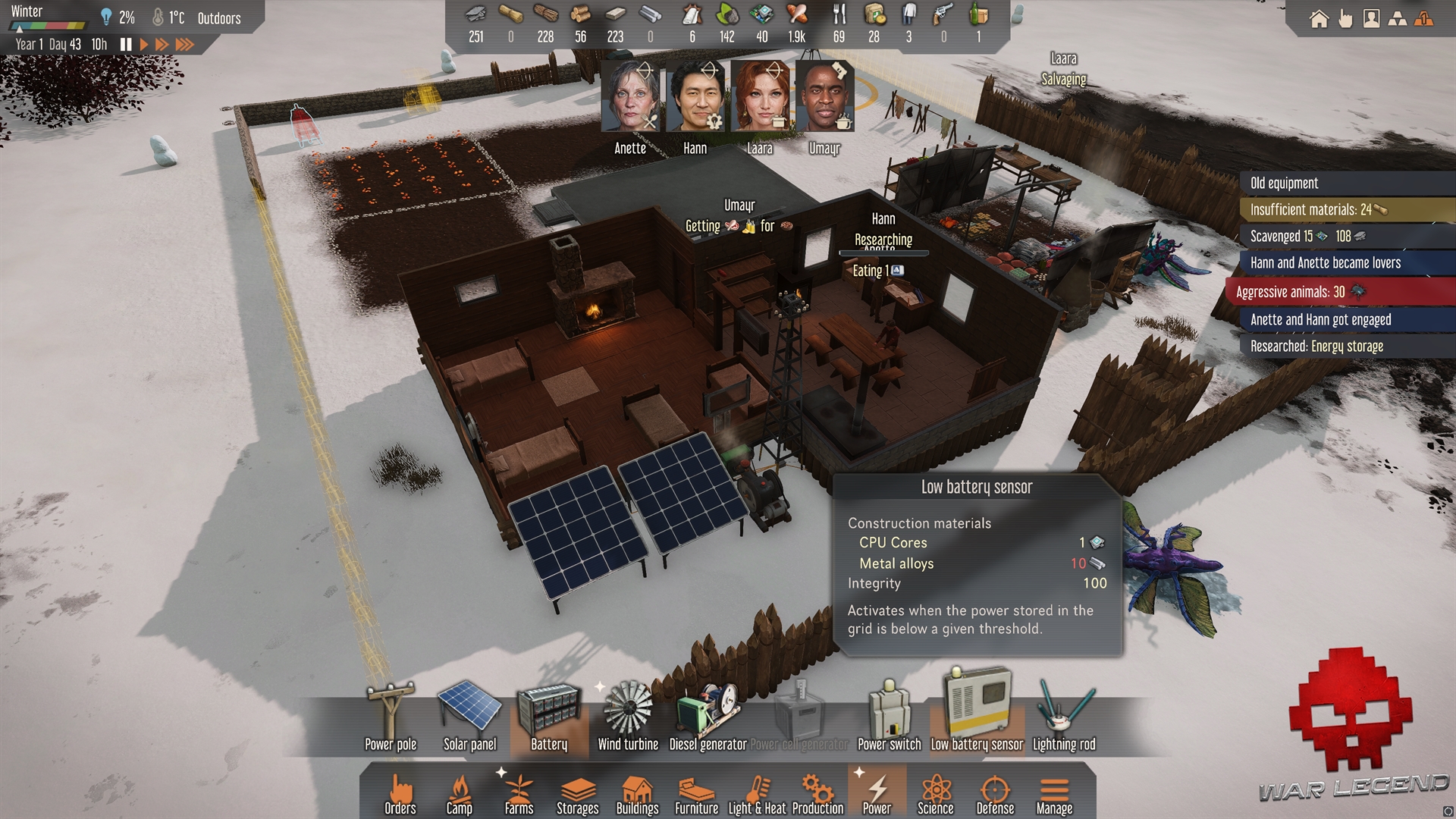Set game speed to fastest
The width and height of the screenshot is (1456, 819).
[184, 45]
